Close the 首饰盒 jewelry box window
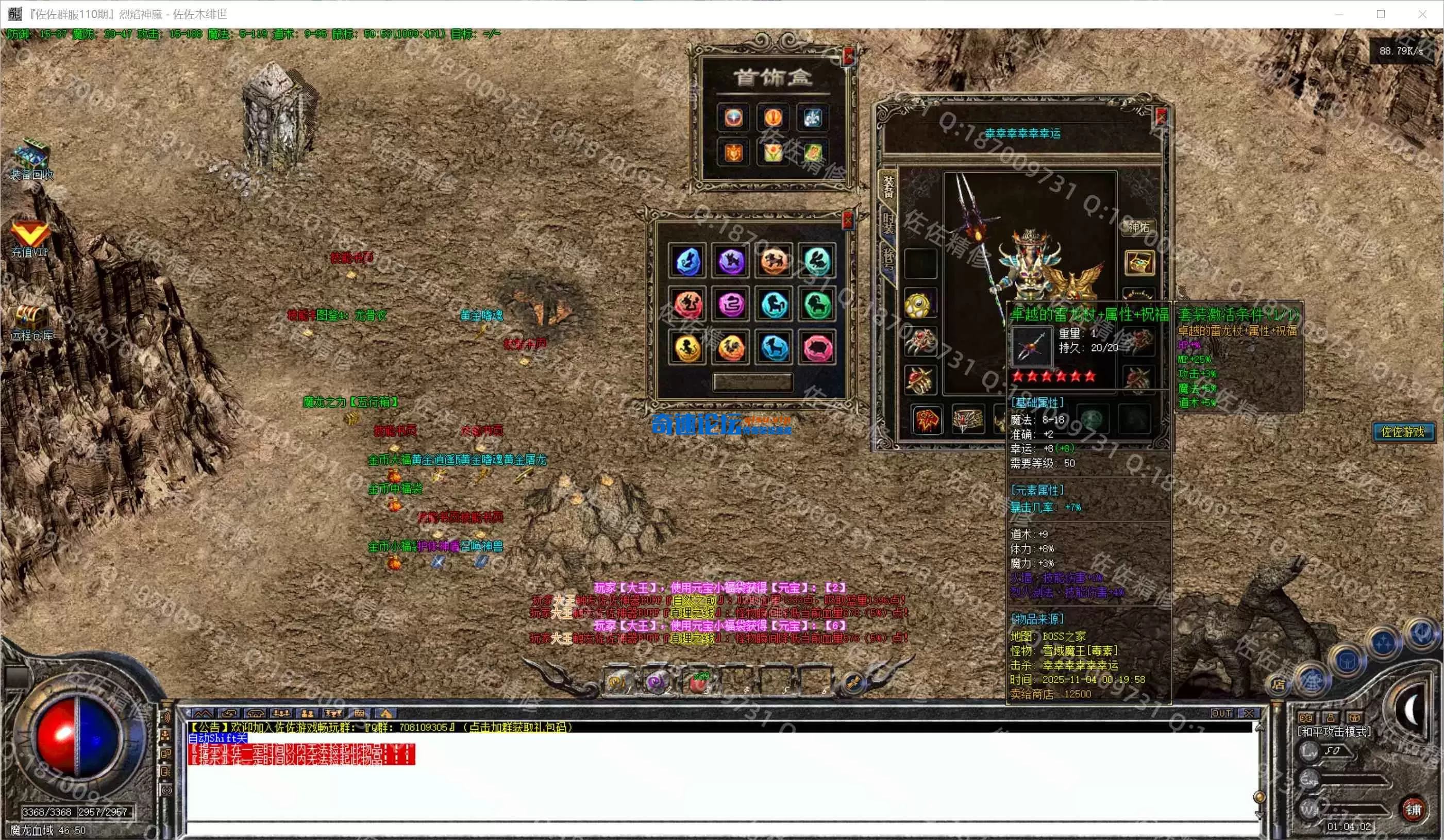This screenshot has height=840, width=1444. [848, 56]
